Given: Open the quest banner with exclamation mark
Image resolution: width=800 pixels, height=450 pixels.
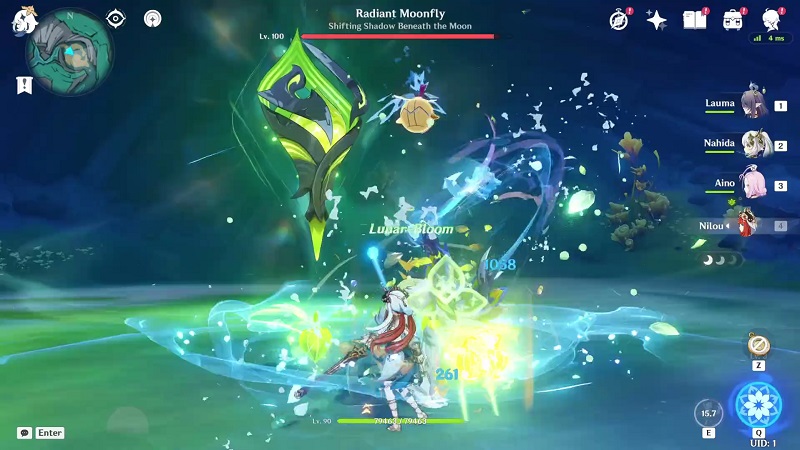Looking at the screenshot, I should [x=23, y=86].
